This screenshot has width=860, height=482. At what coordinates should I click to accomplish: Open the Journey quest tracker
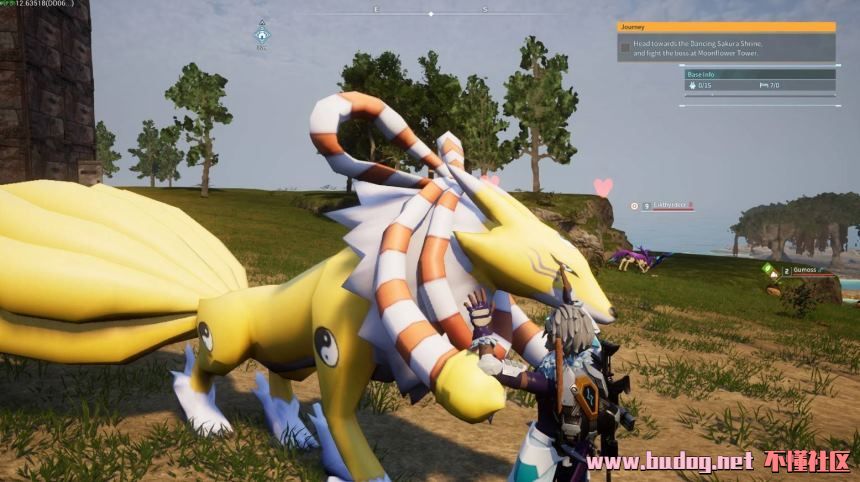pos(726,27)
